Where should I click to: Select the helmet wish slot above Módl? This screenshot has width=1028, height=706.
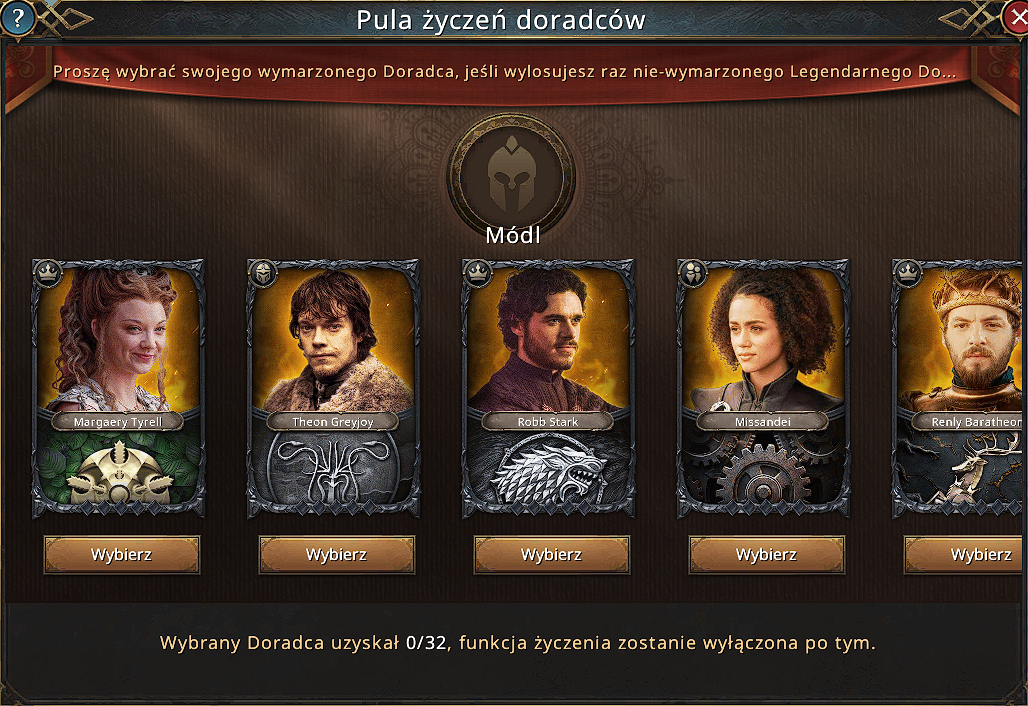(511, 174)
